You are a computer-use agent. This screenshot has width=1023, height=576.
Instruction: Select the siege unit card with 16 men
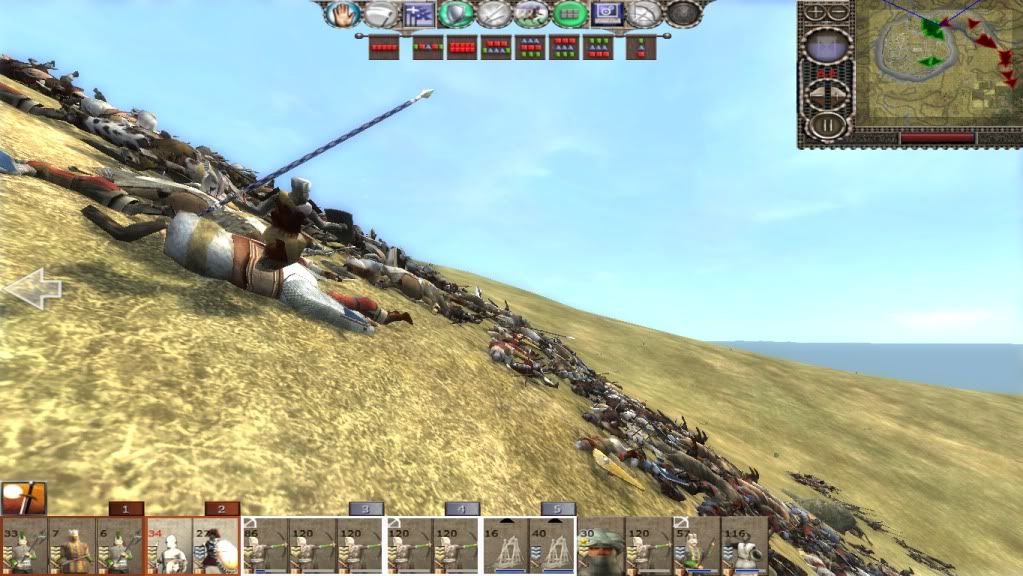pos(506,545)
